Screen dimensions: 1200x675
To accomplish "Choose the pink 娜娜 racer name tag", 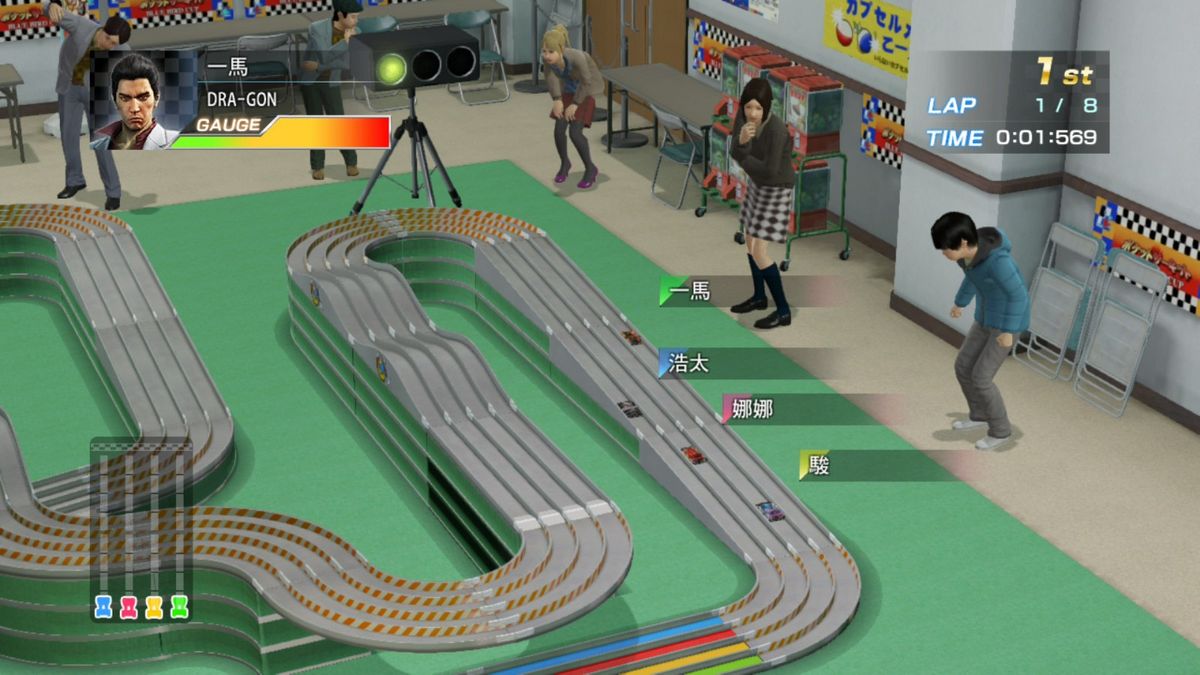I will coord(752,408).
